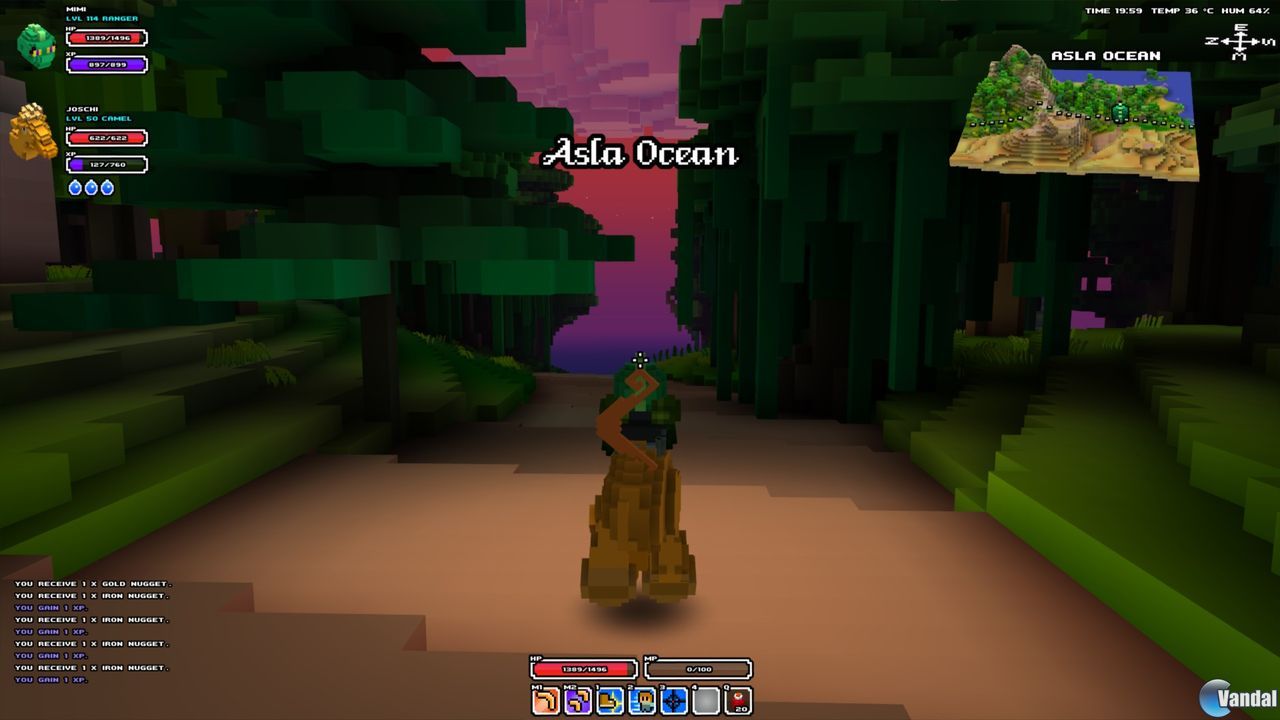Click the boot skill in hotbar slot 1

pyautogui.click(x=610, y=700)
